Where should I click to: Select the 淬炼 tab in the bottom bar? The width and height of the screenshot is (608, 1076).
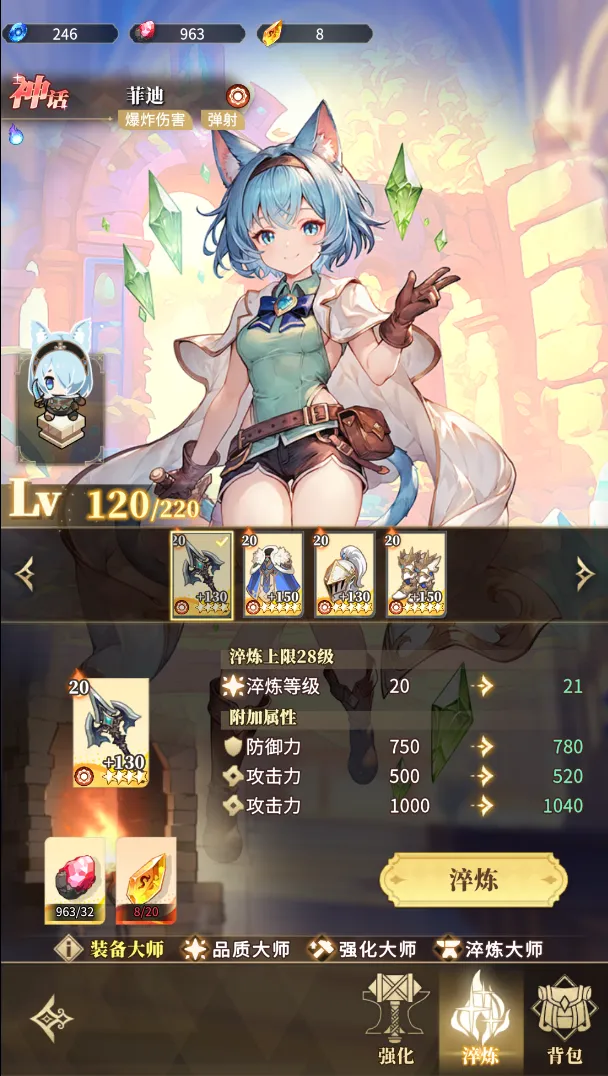point(479,1018)
